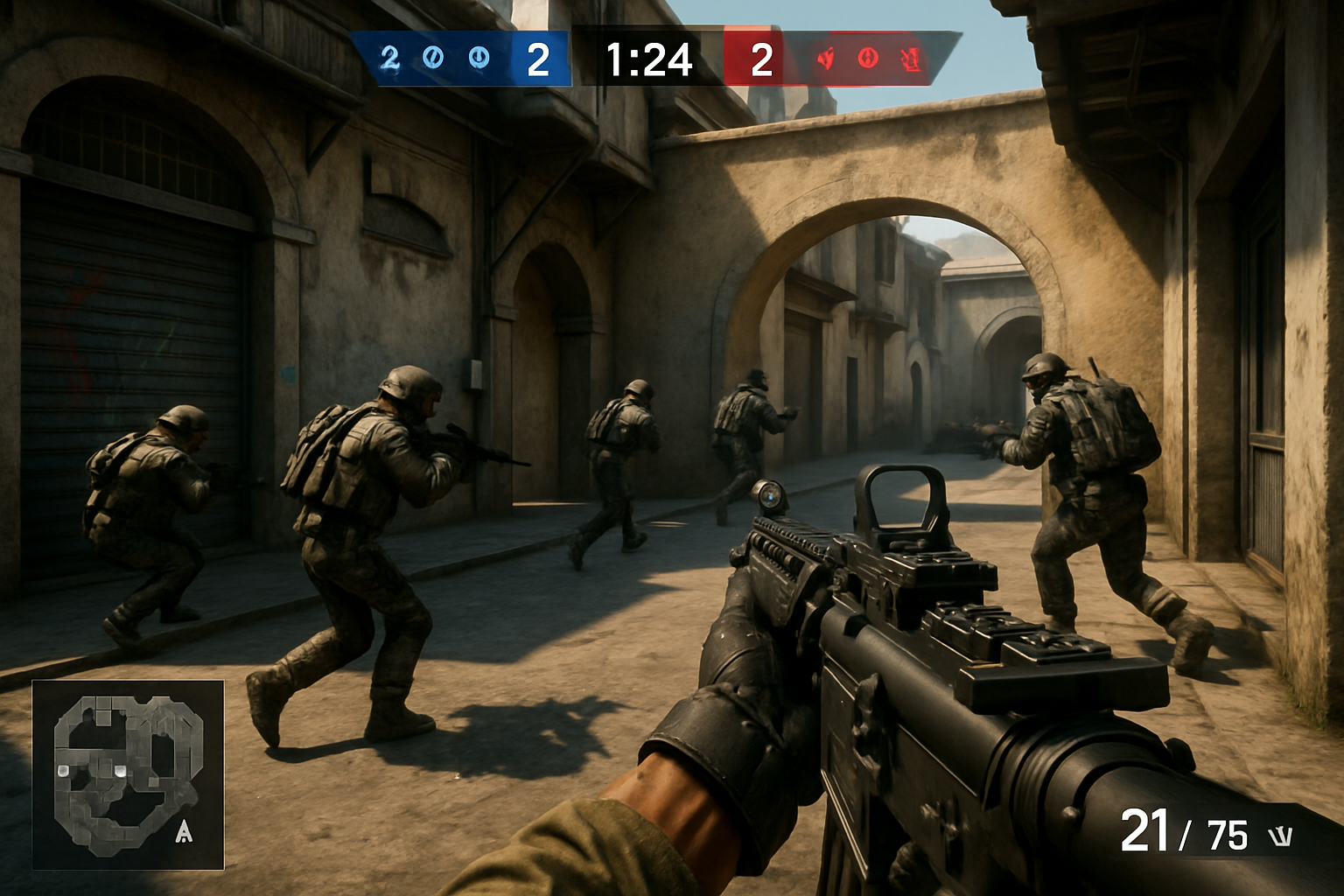Select the middle red team circular icon
1344x896 pixels.
tap(869, 58)
